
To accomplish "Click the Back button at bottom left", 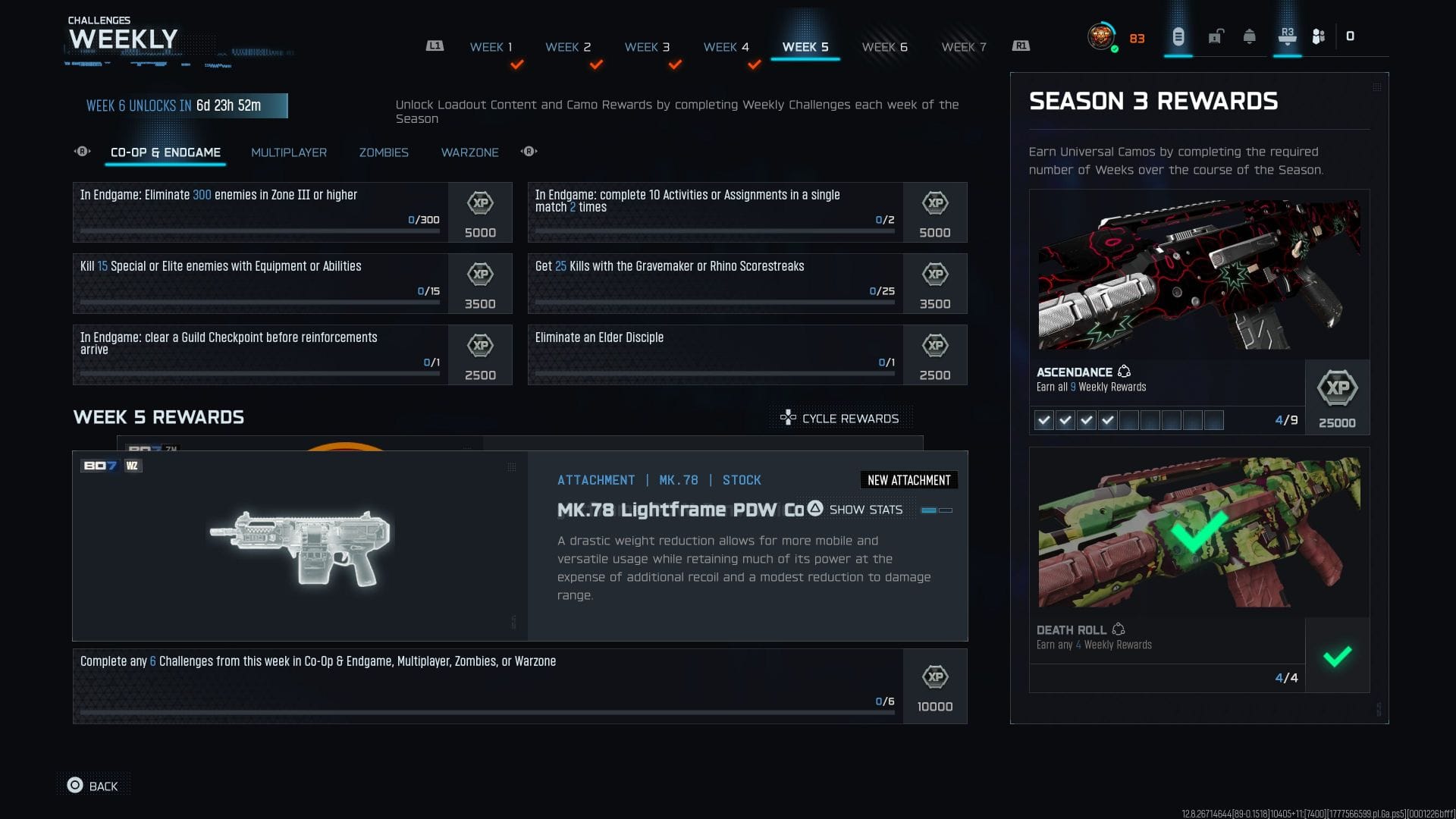I will 93,786.
